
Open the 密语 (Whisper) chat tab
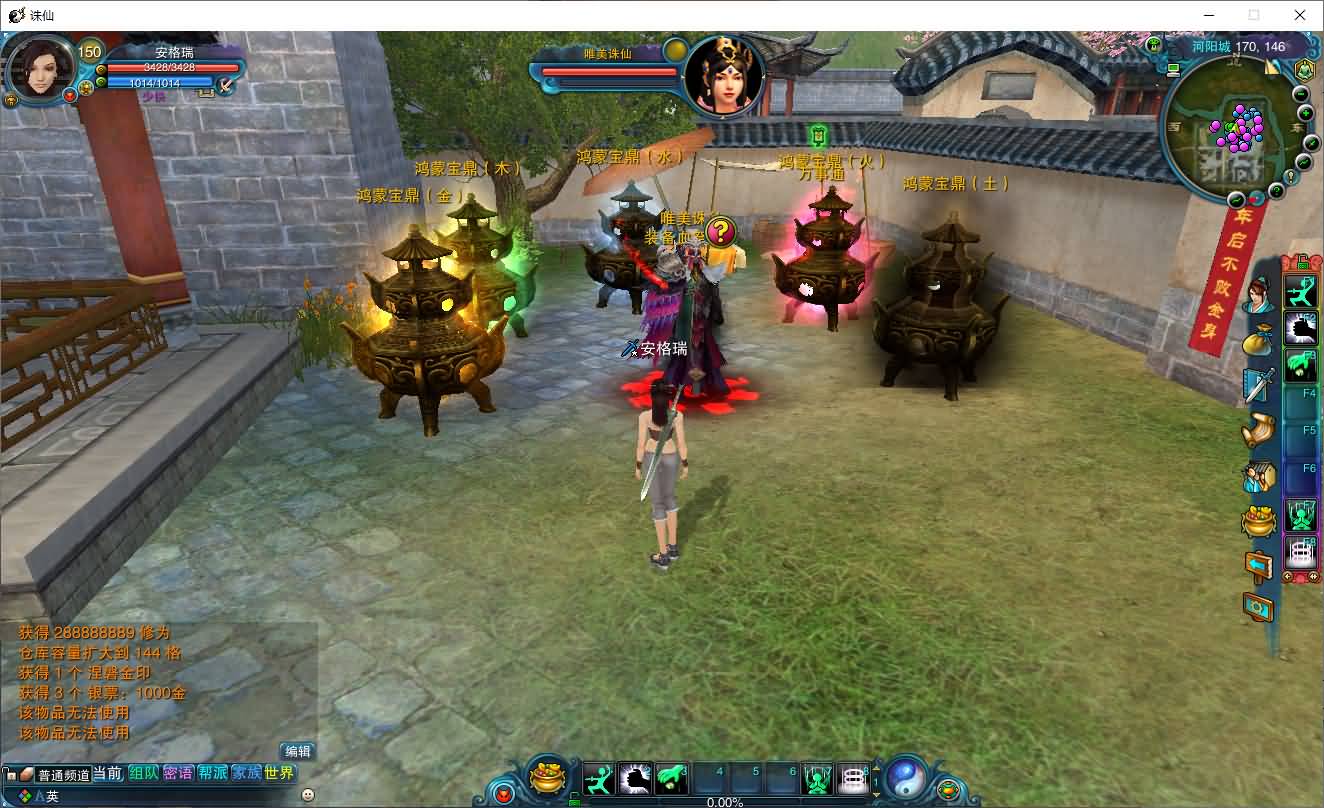click(x=178, y=773)
